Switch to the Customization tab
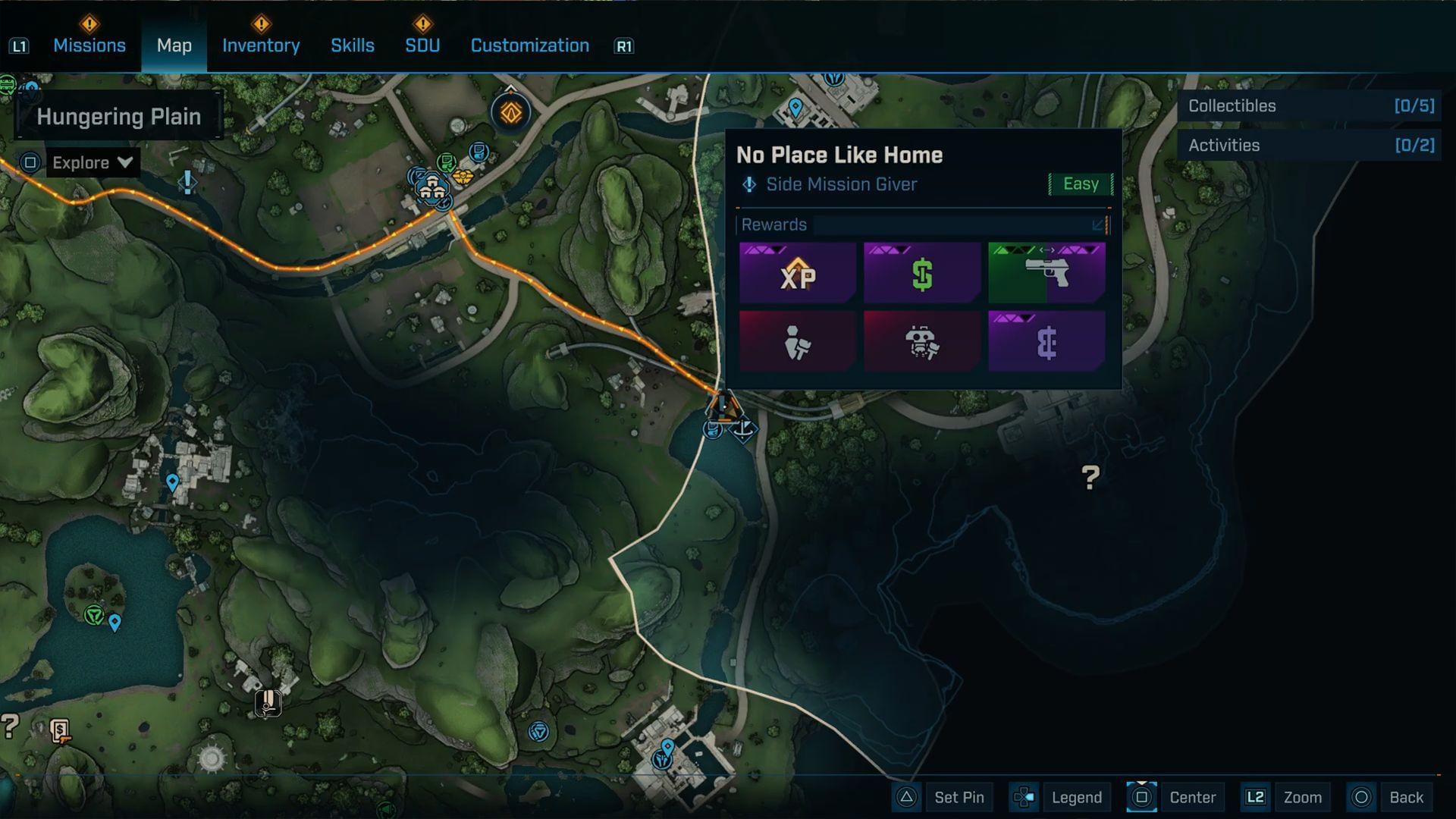The height and width of the screenshot is (819, 1456). point(529,45)
